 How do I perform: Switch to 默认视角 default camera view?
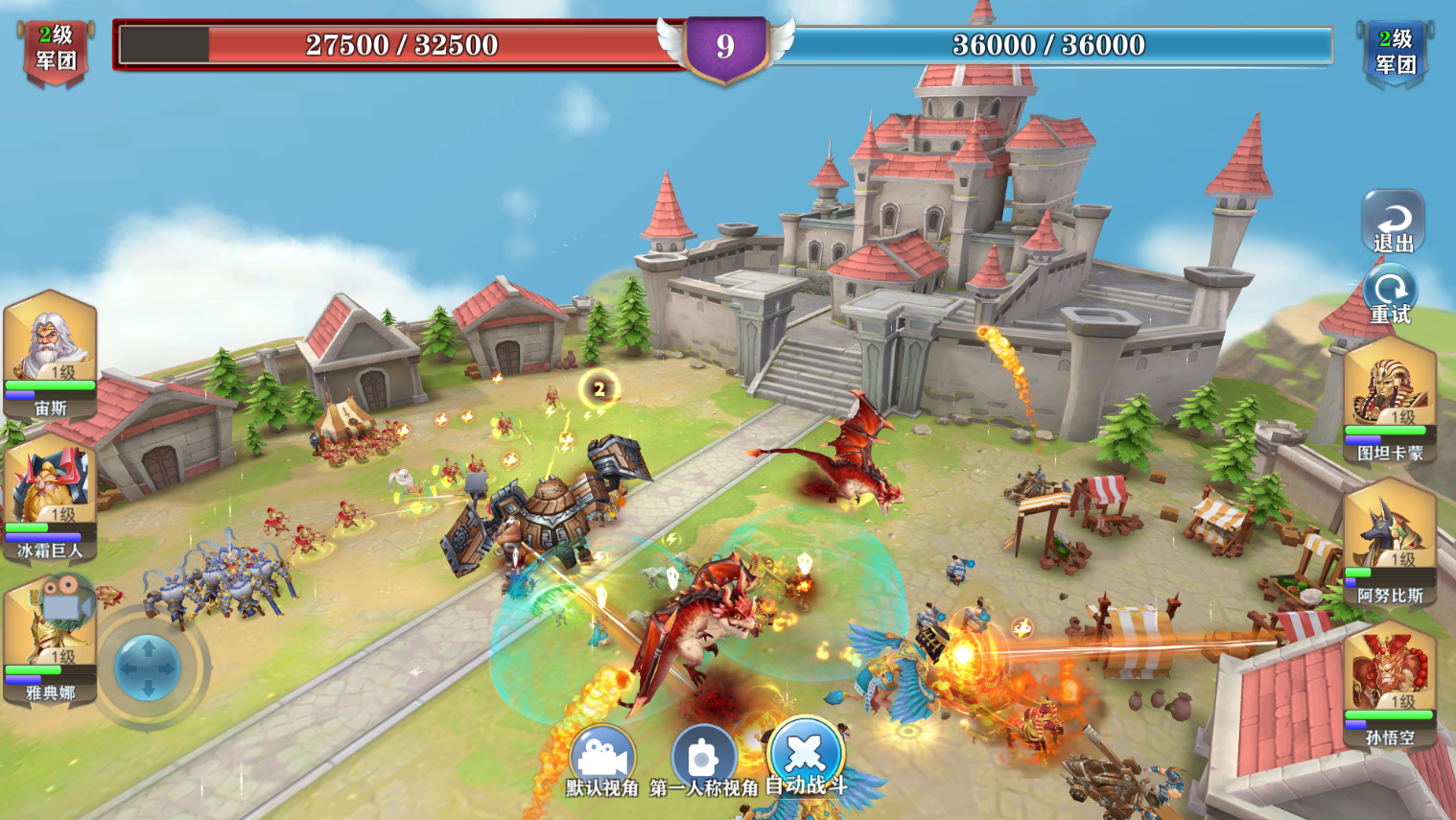tap(602, 759)
